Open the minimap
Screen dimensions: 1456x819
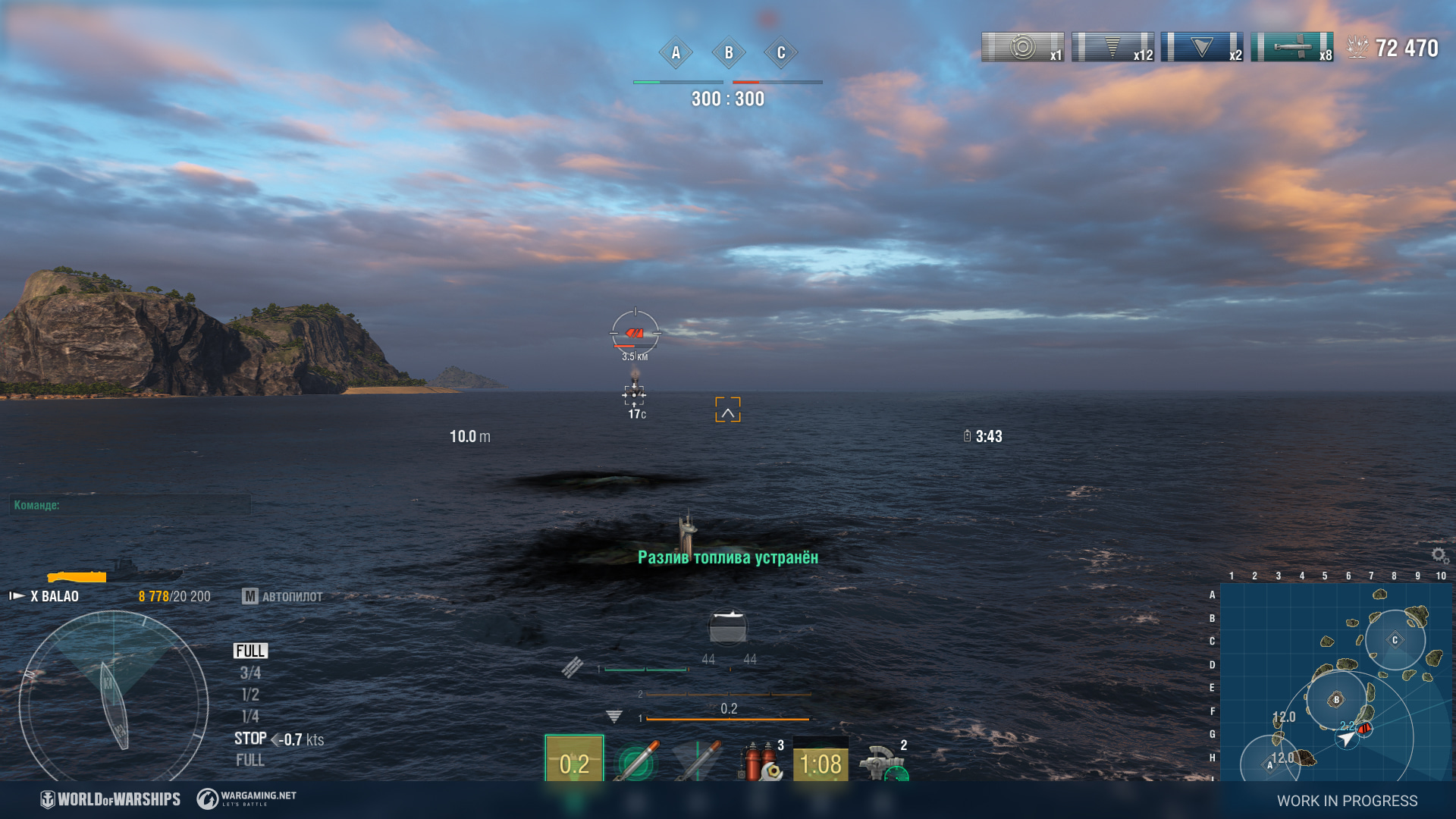[1336, 681]
